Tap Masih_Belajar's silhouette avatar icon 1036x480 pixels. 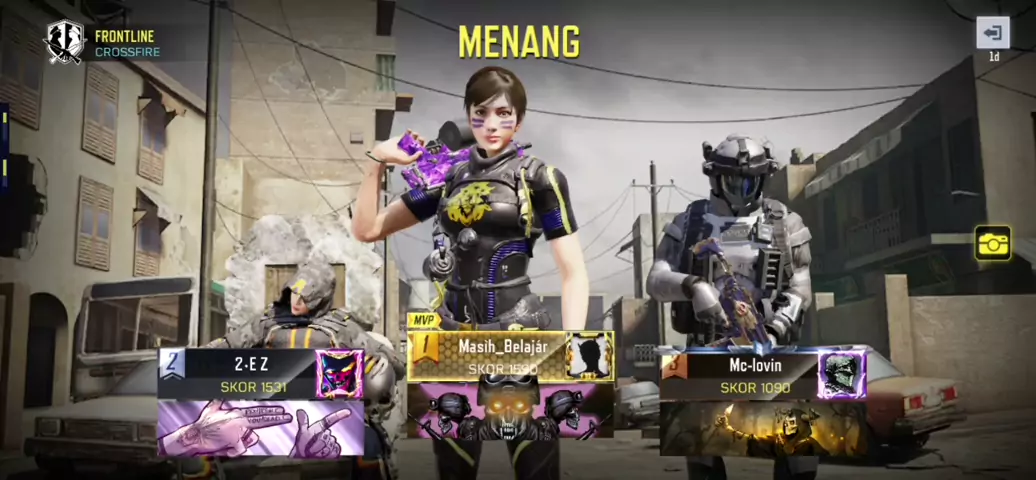click(588, 357)
